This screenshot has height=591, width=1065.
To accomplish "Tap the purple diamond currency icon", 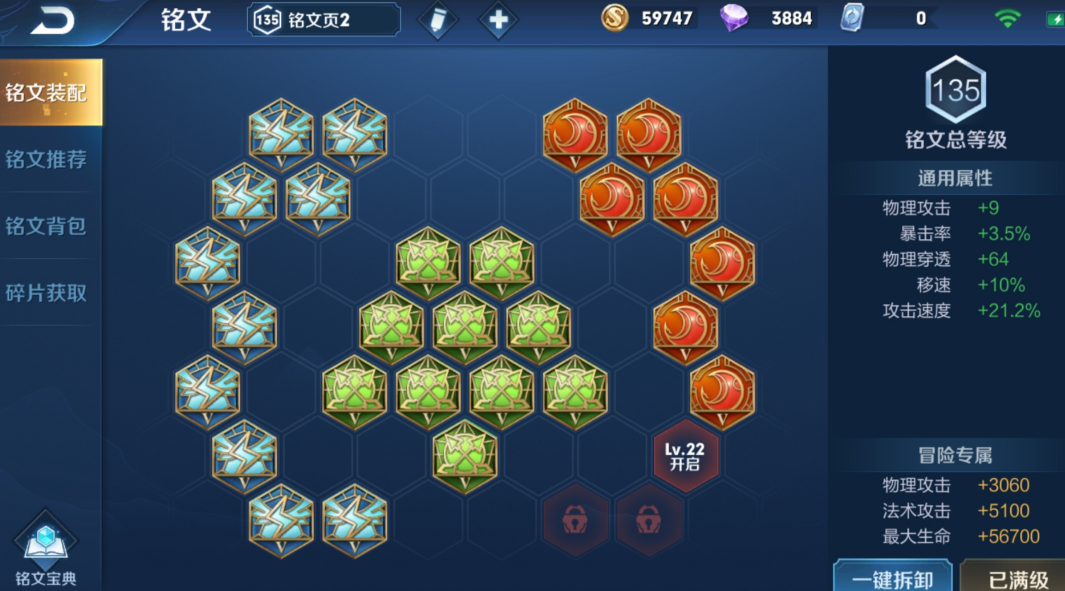I will [735, 18].
